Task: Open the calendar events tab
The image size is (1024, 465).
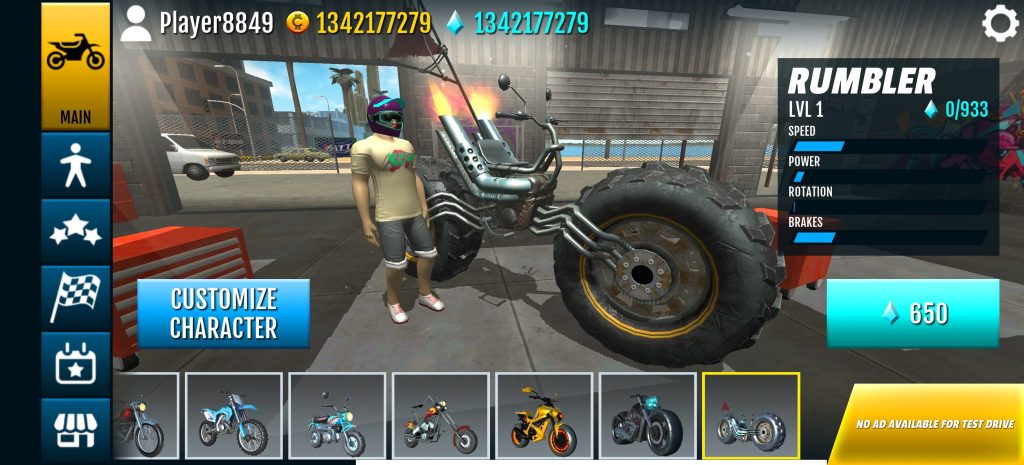Action: coord(75,363)
